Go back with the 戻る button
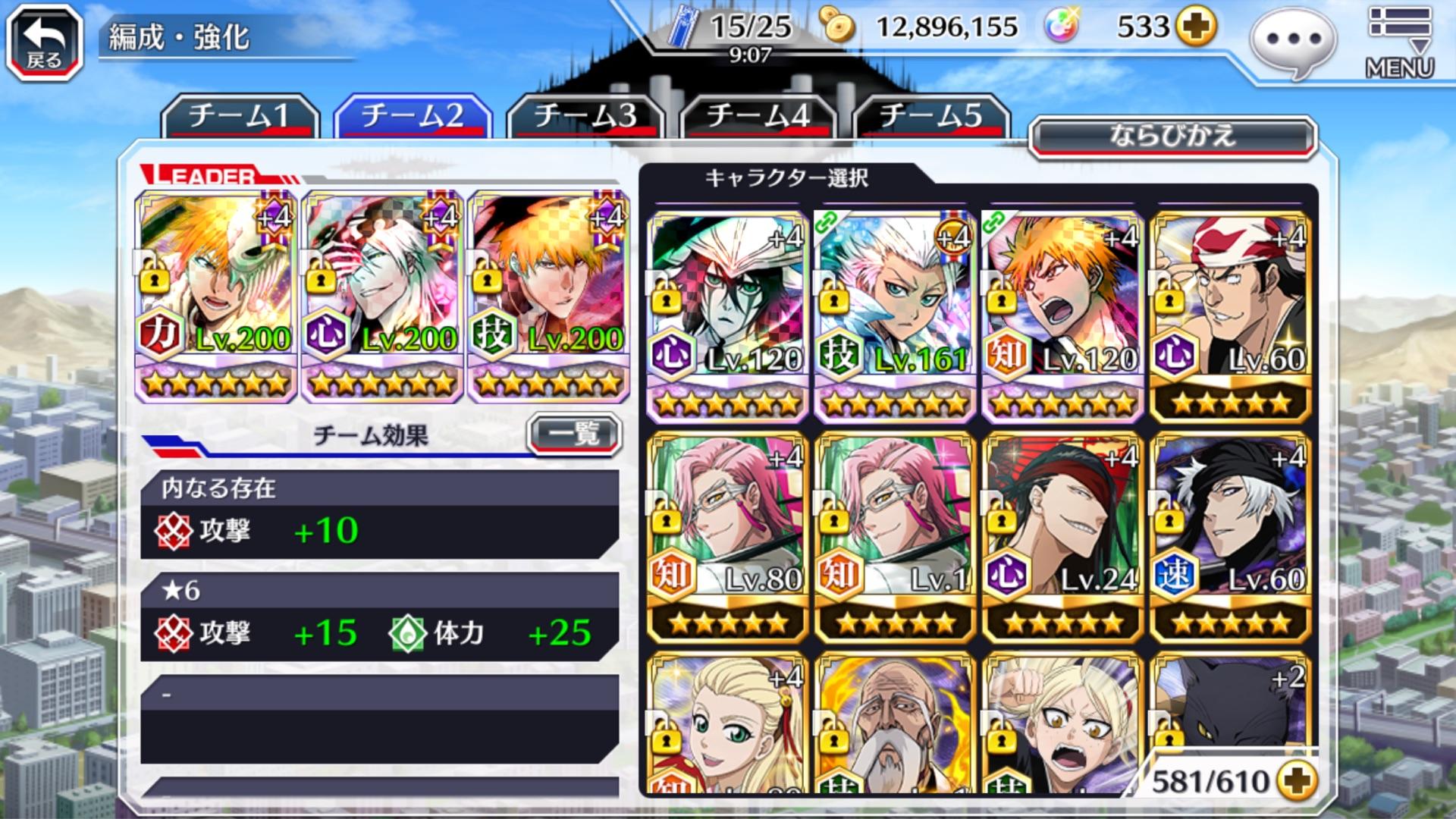 (44, 42)
